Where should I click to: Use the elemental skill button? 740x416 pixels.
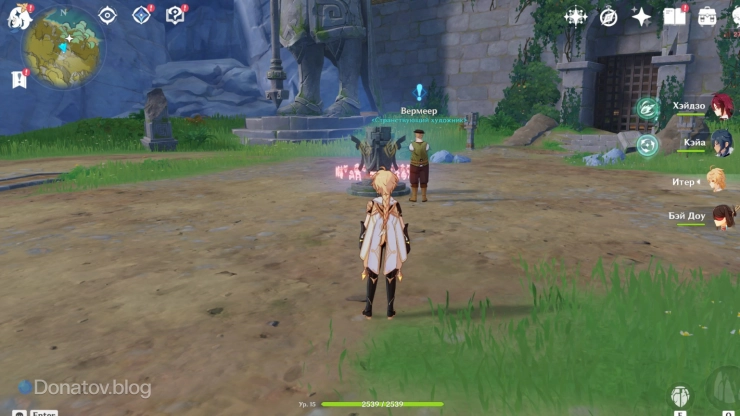pyautogui.click(x=681, y=397)
